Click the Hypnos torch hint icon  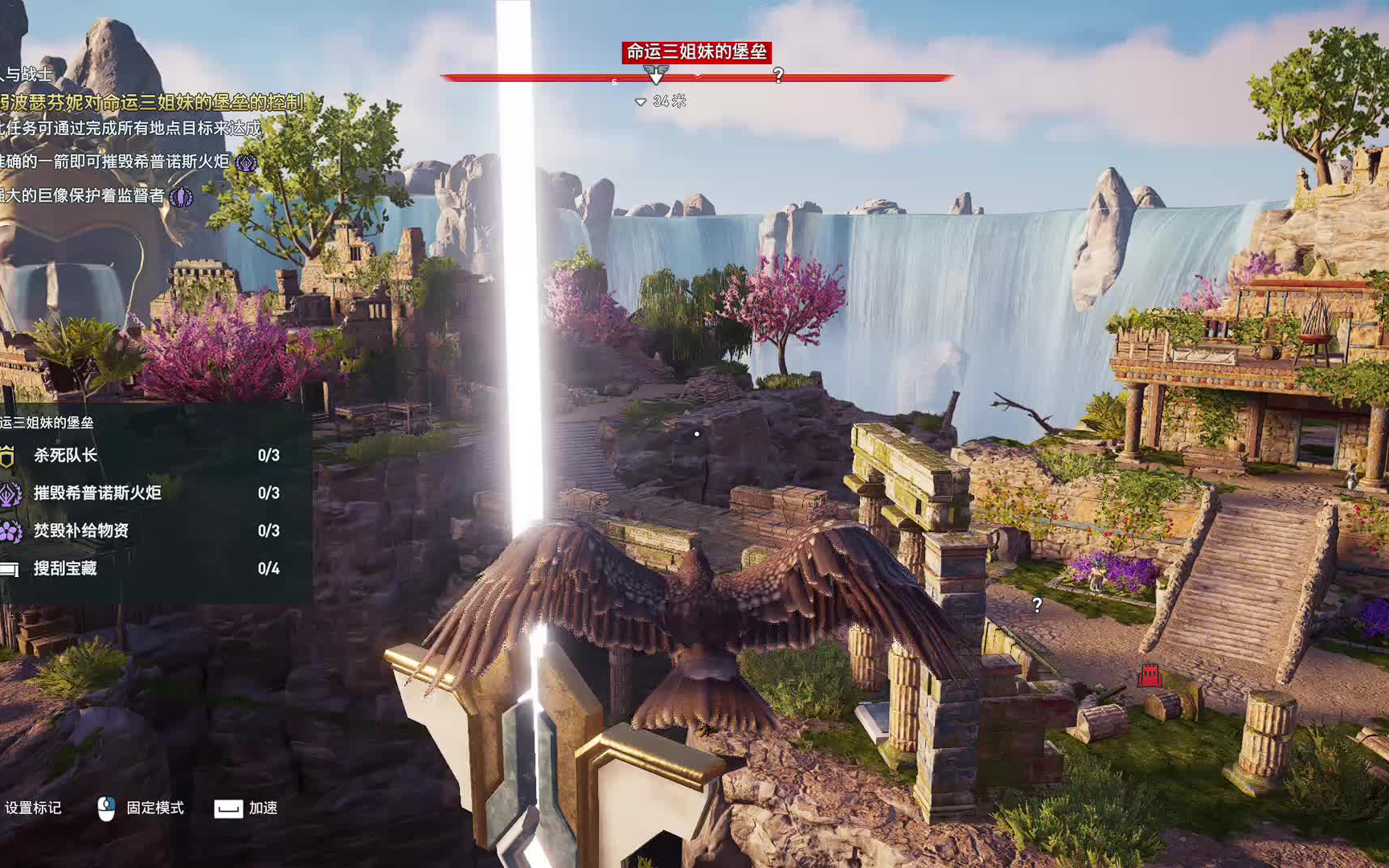(246, 163)
